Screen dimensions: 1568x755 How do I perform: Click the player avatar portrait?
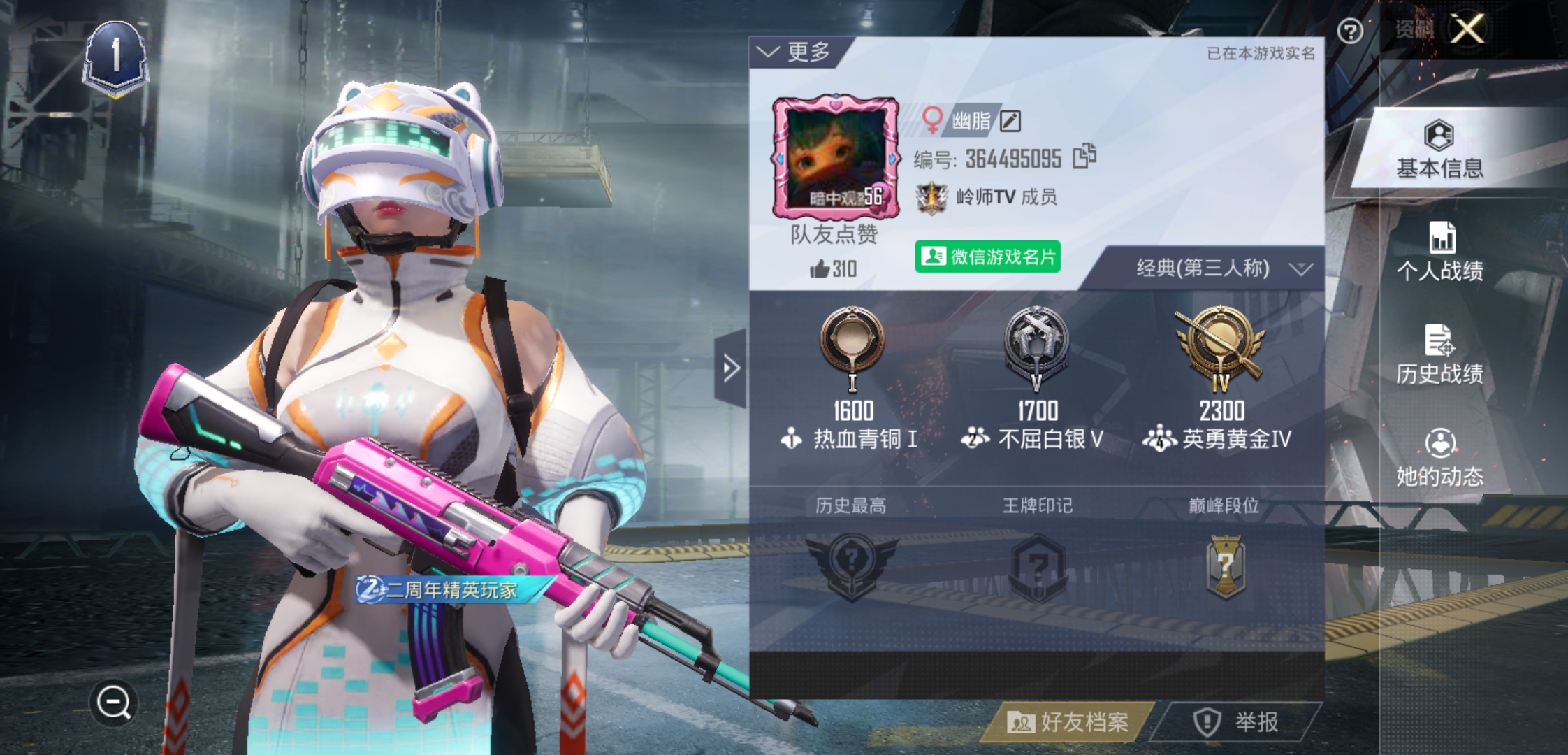pos(835,157)
